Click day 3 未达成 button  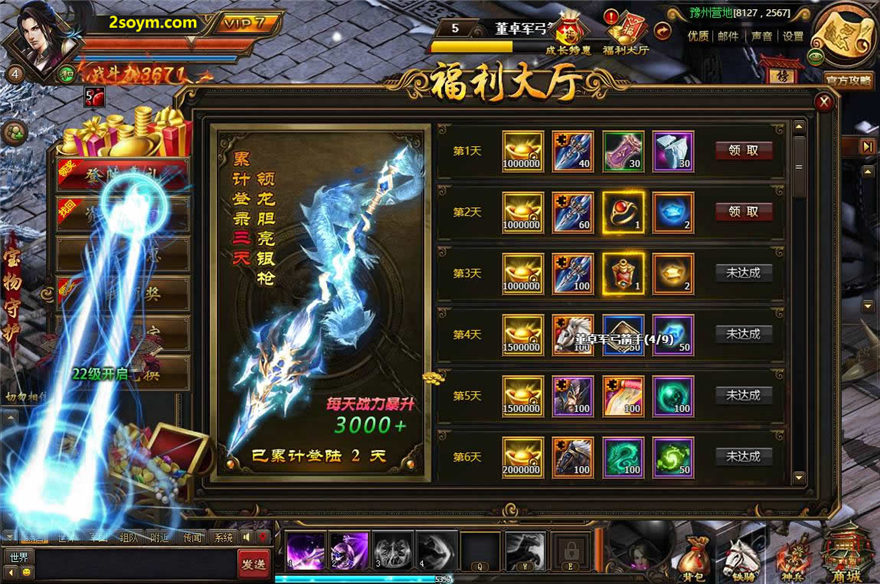743,273
